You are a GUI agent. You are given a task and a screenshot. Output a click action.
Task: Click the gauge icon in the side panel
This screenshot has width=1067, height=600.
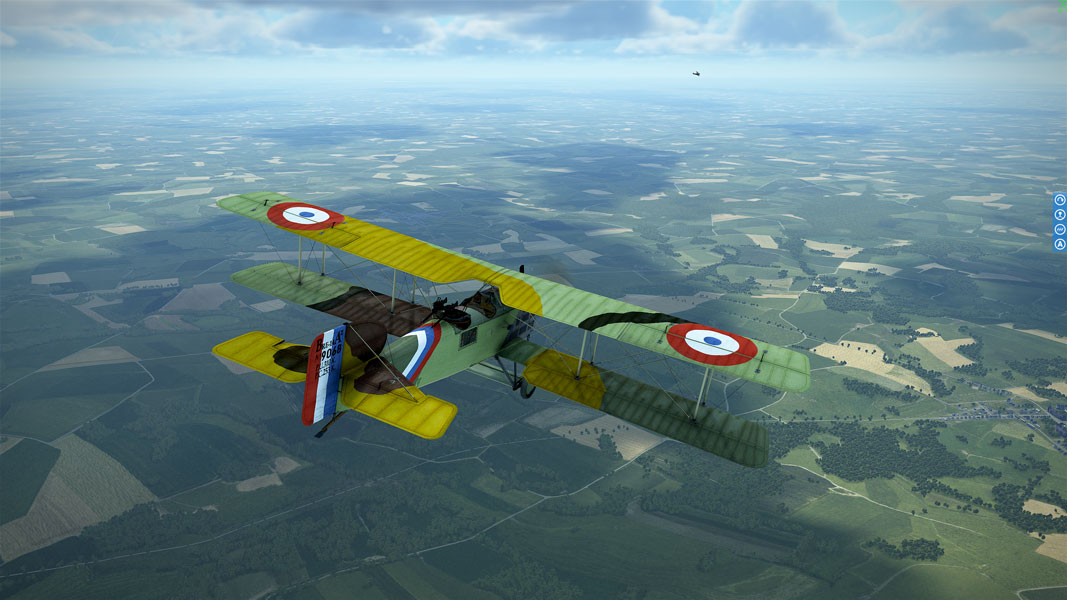[1060, 199]
